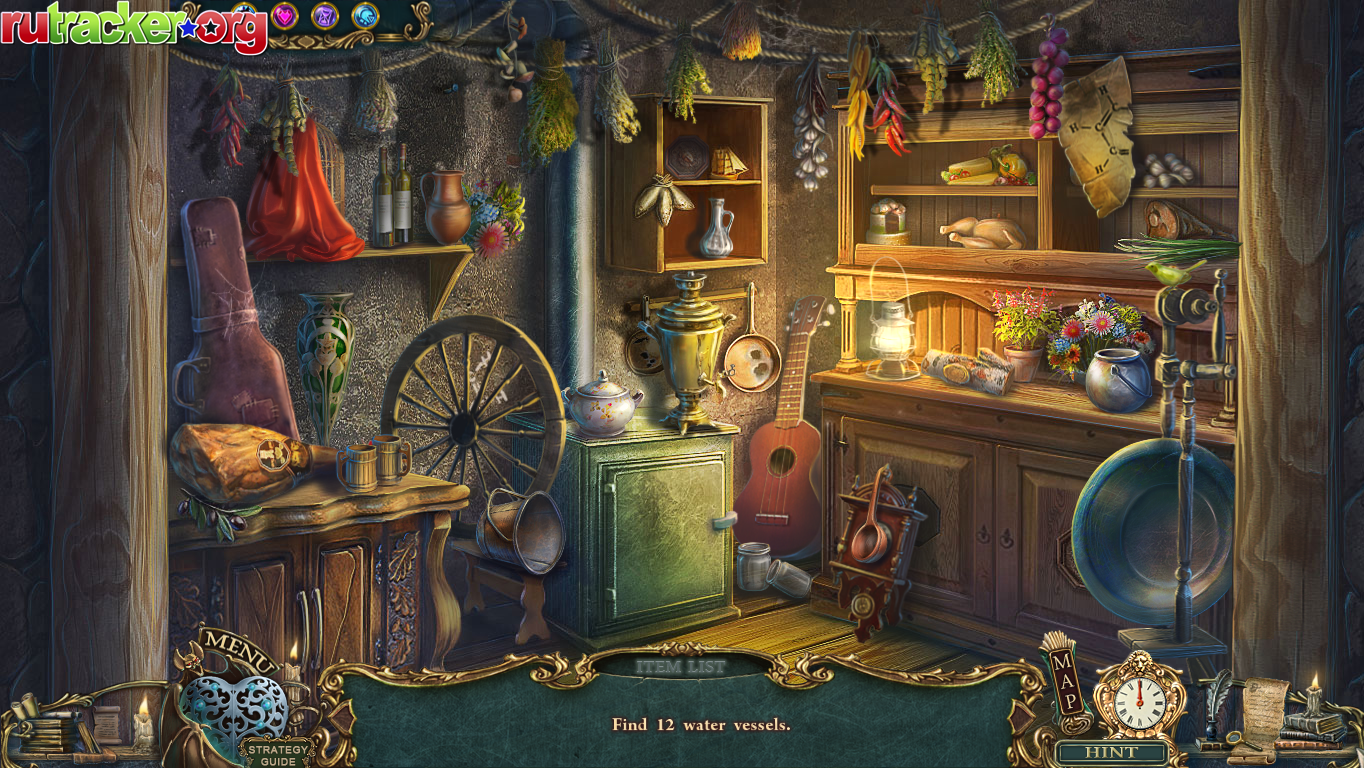This screenshot has width=1364, height=768.
Task: Open the Strategy Guide
Action: click(x=273, y=753)
